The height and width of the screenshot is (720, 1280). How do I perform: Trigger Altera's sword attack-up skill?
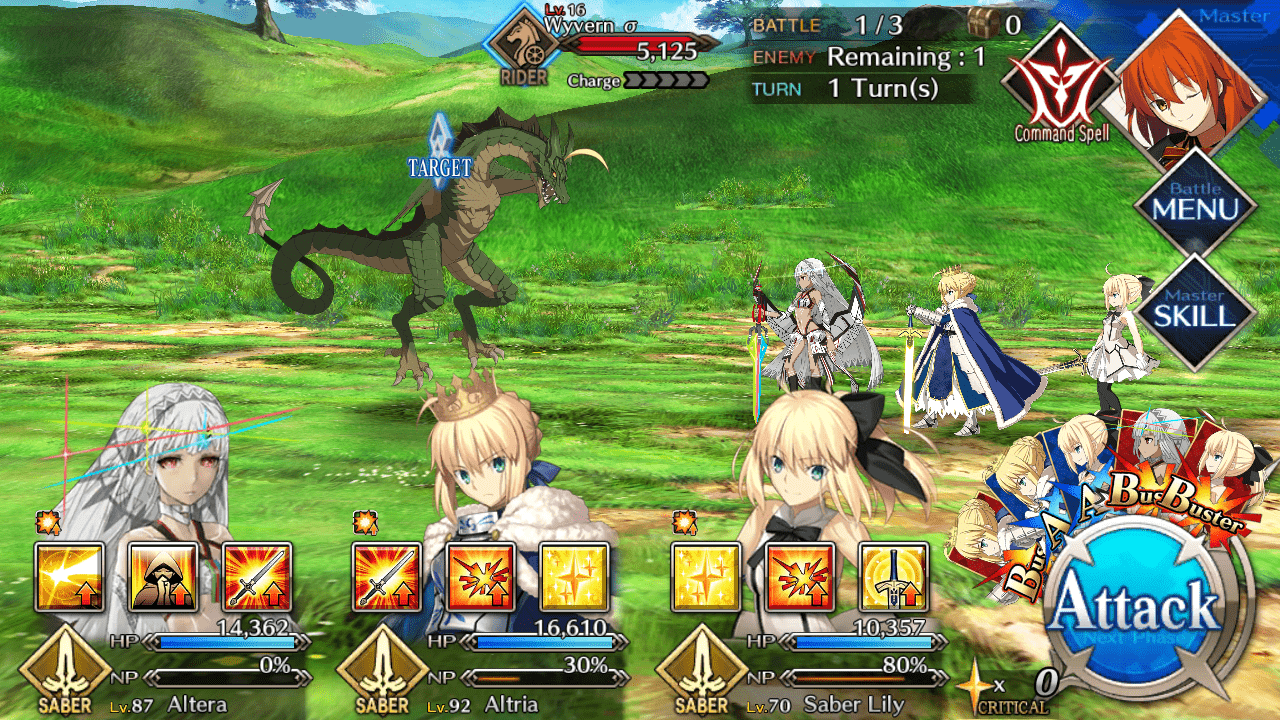[257, 577]
